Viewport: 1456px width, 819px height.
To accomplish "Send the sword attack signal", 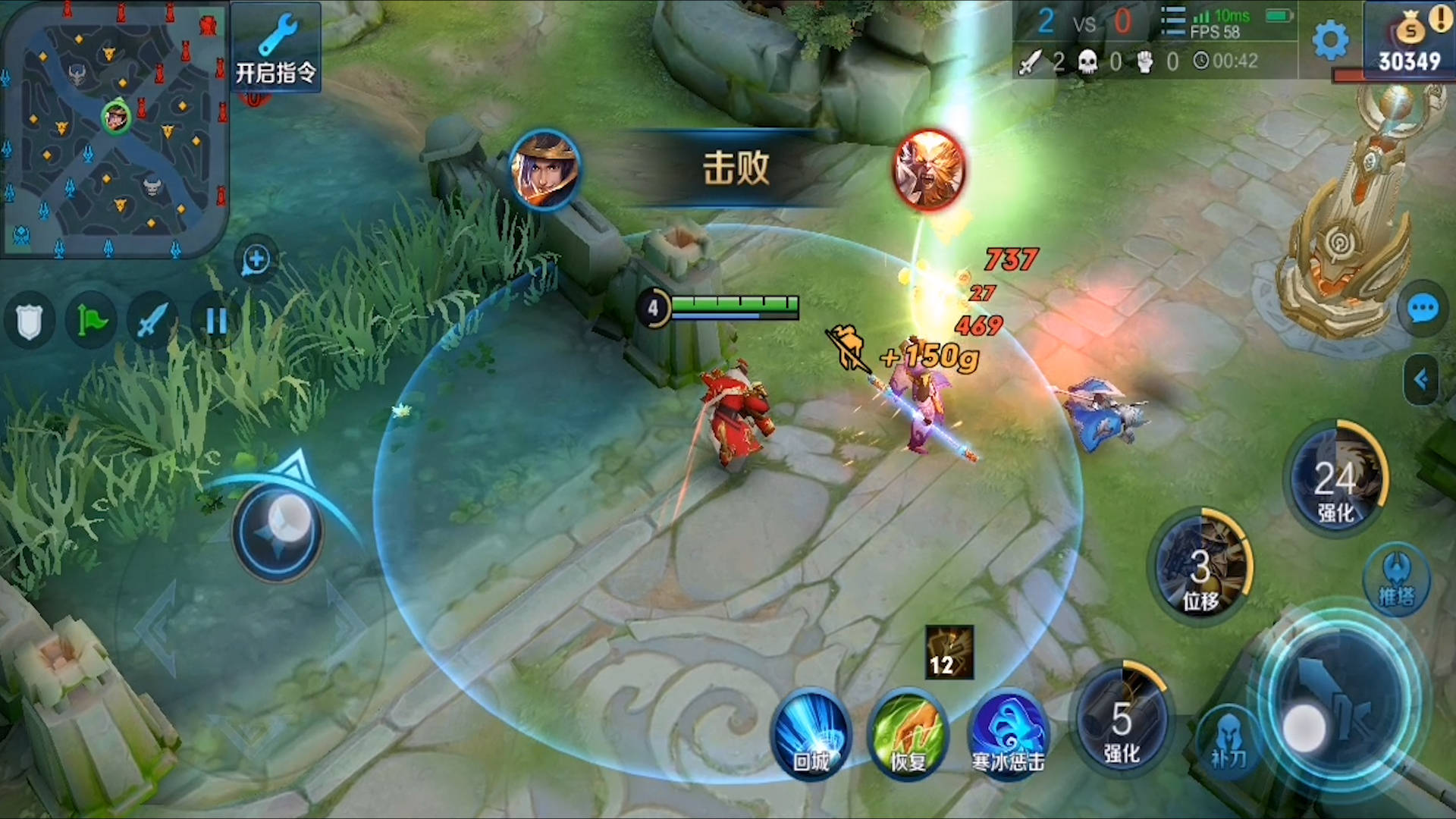I will point(152,322).
